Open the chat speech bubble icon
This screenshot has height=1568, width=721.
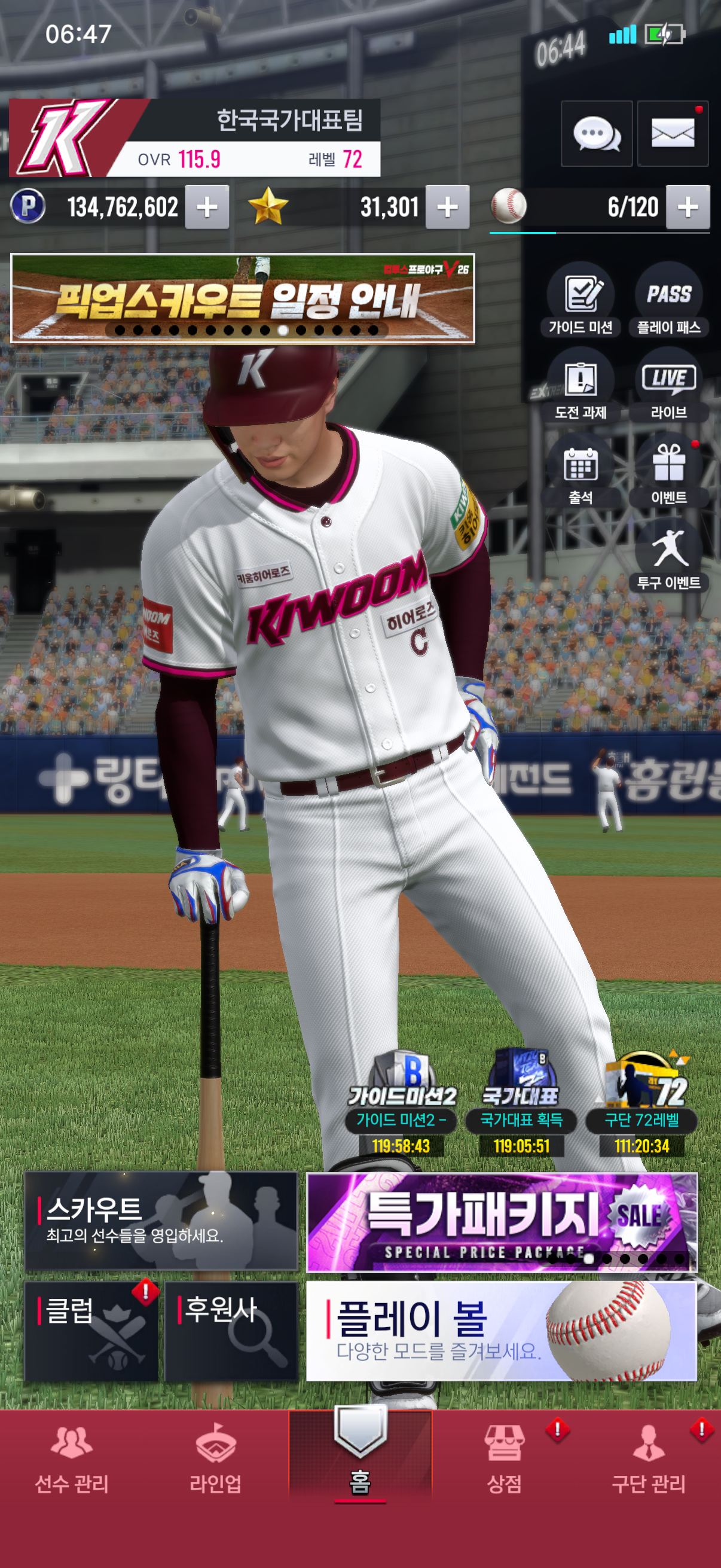click(x=596, y=133)
